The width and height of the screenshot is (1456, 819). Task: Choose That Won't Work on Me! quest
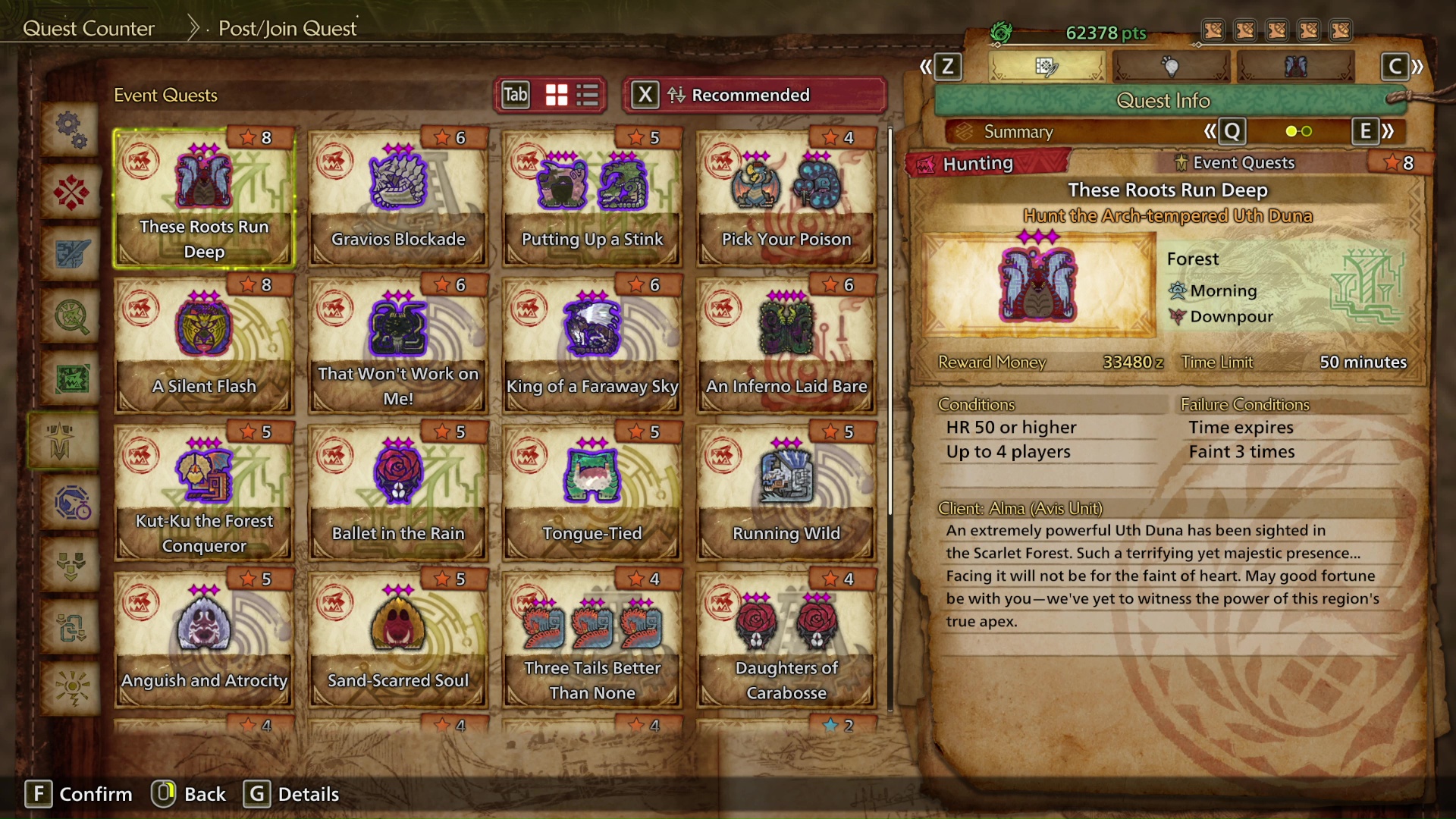point(397,346)
